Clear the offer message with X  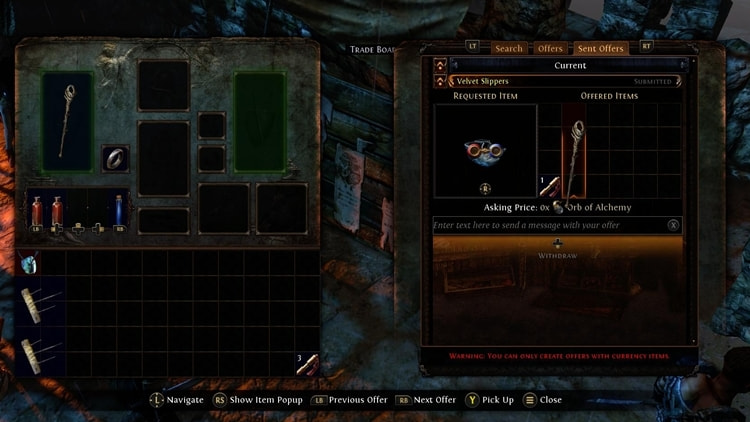[x=673, y=226]
